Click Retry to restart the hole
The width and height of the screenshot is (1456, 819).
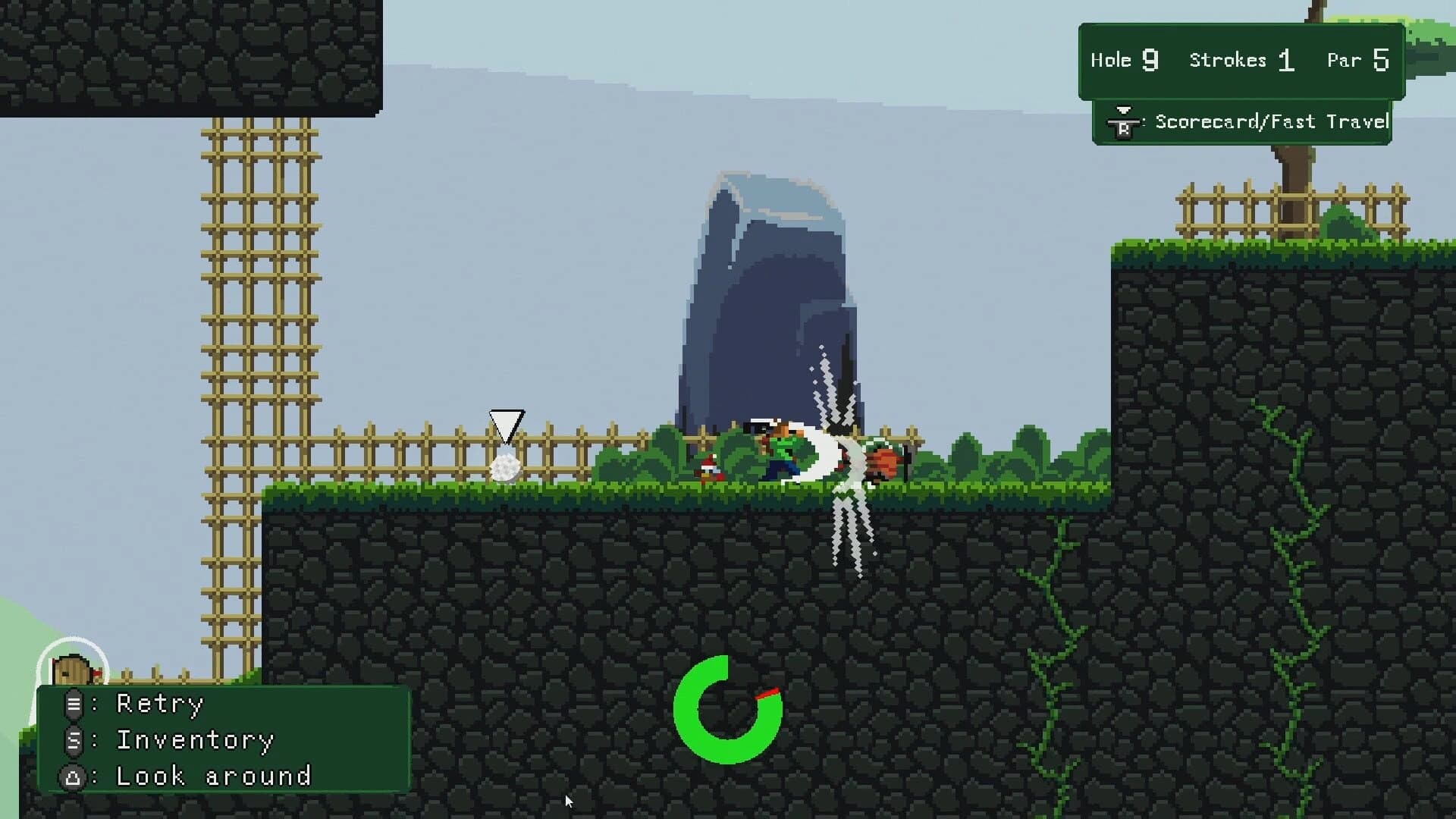tap(159, 704)
